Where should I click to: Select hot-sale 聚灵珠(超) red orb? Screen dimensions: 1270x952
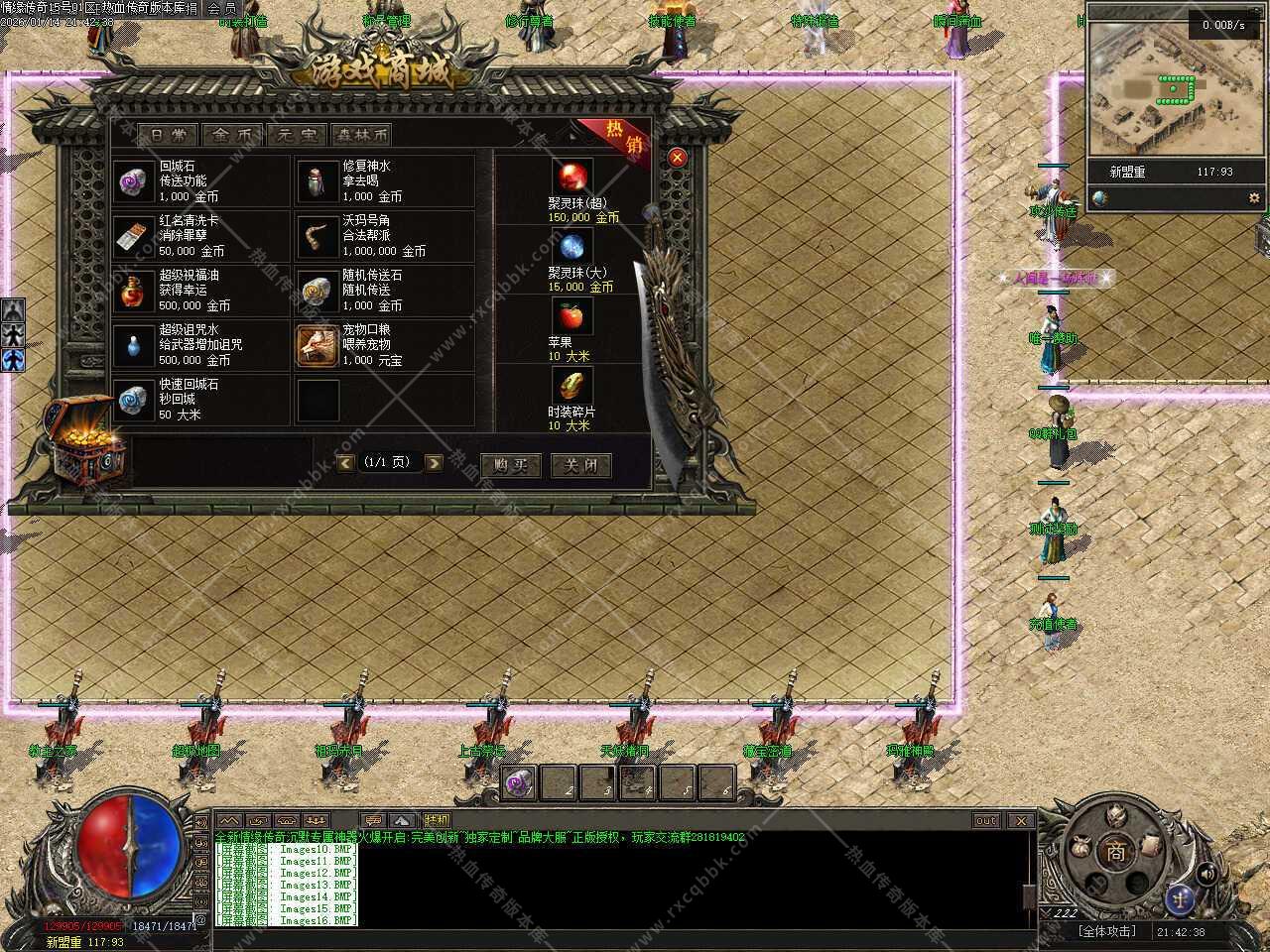click(x=571, y=178)
